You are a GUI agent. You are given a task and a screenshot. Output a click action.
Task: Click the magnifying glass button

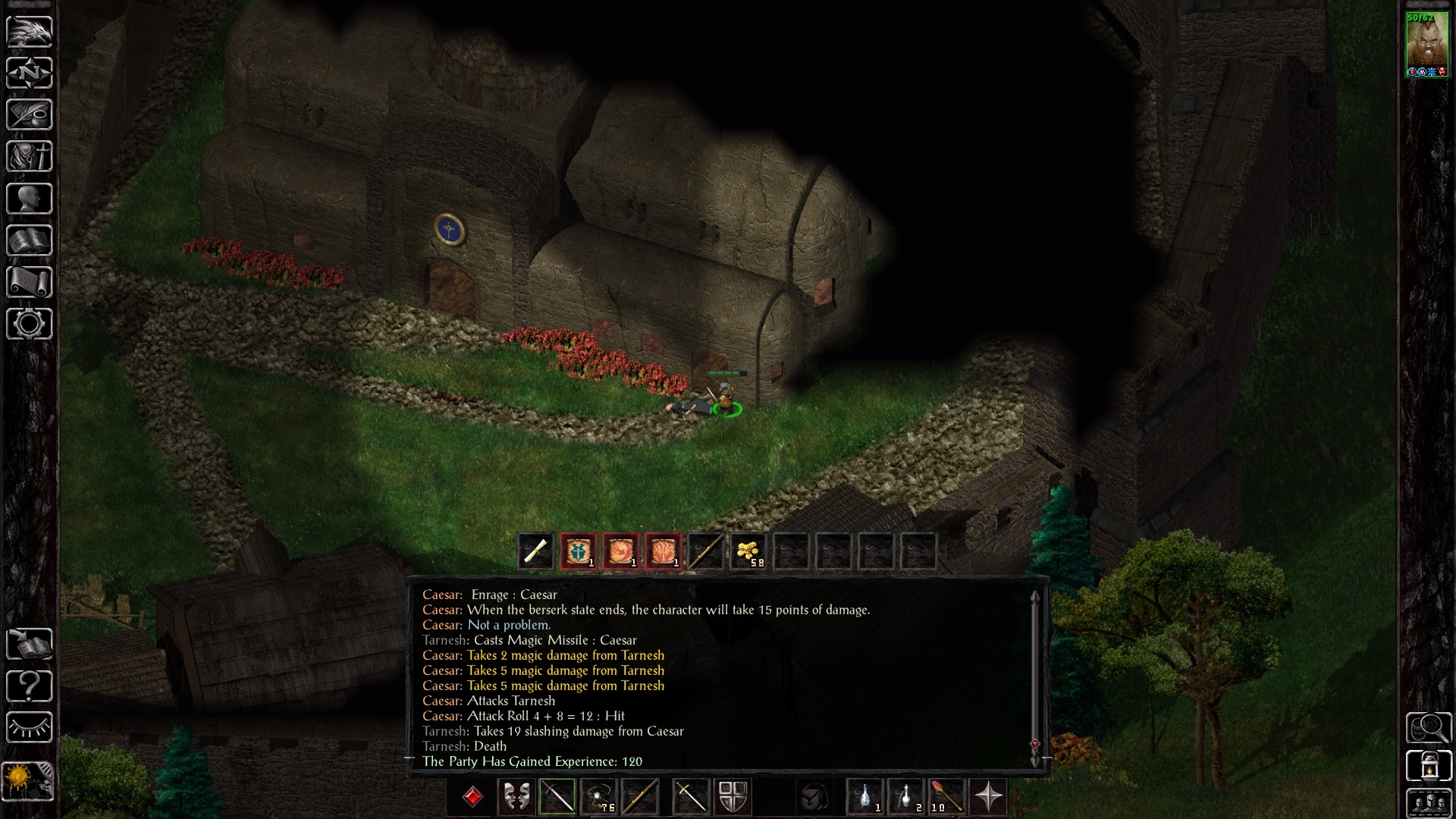point(1429,728)
